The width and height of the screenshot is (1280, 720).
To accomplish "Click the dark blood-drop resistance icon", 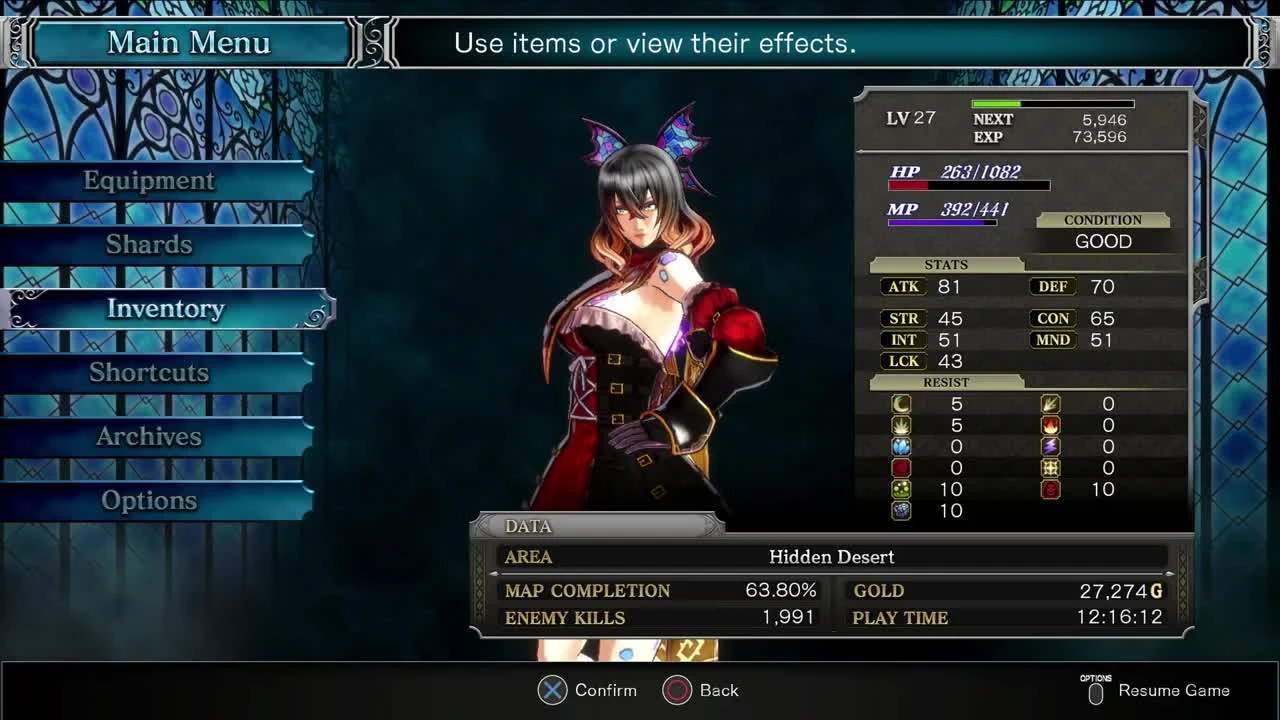I will (x=901, y=468).
